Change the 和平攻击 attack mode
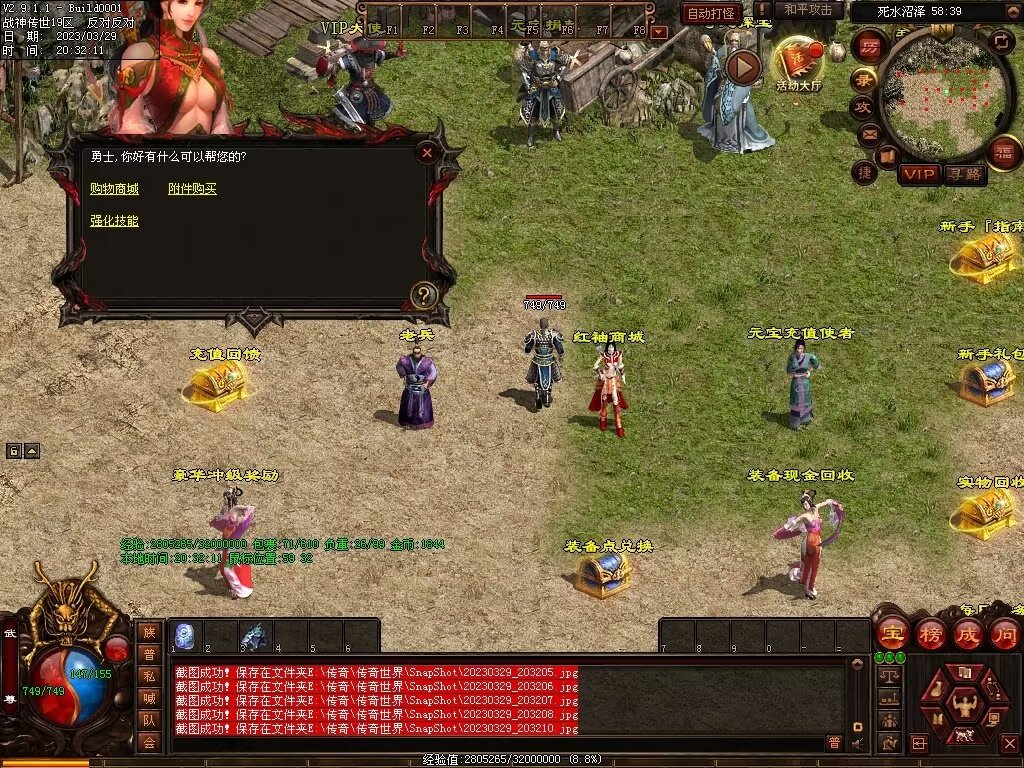1024x768 pixels. tap(808, 10)
